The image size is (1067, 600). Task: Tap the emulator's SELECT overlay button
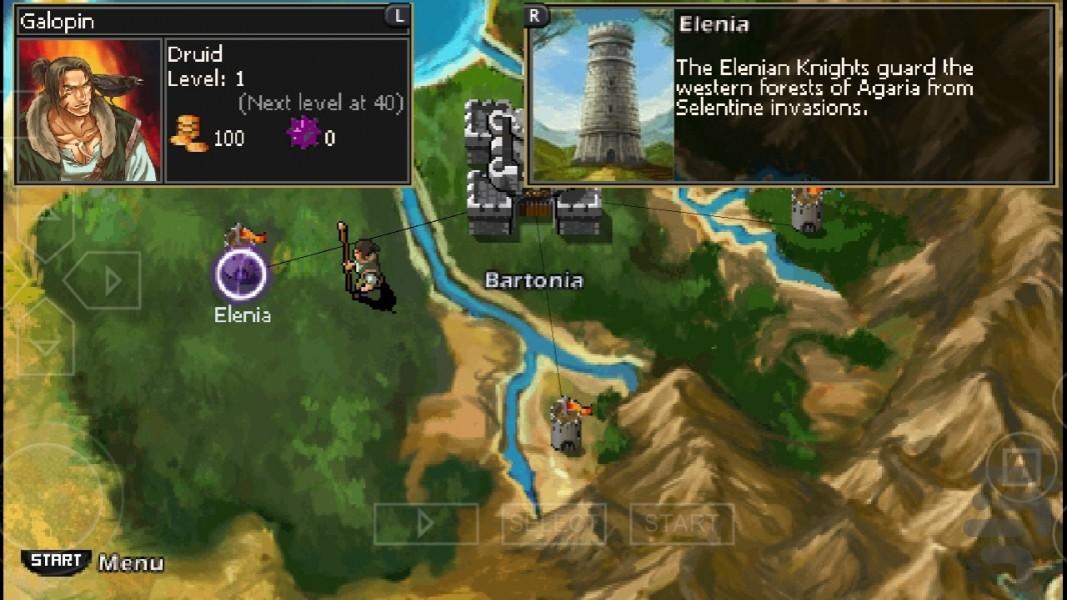click(x=553, y=523)
